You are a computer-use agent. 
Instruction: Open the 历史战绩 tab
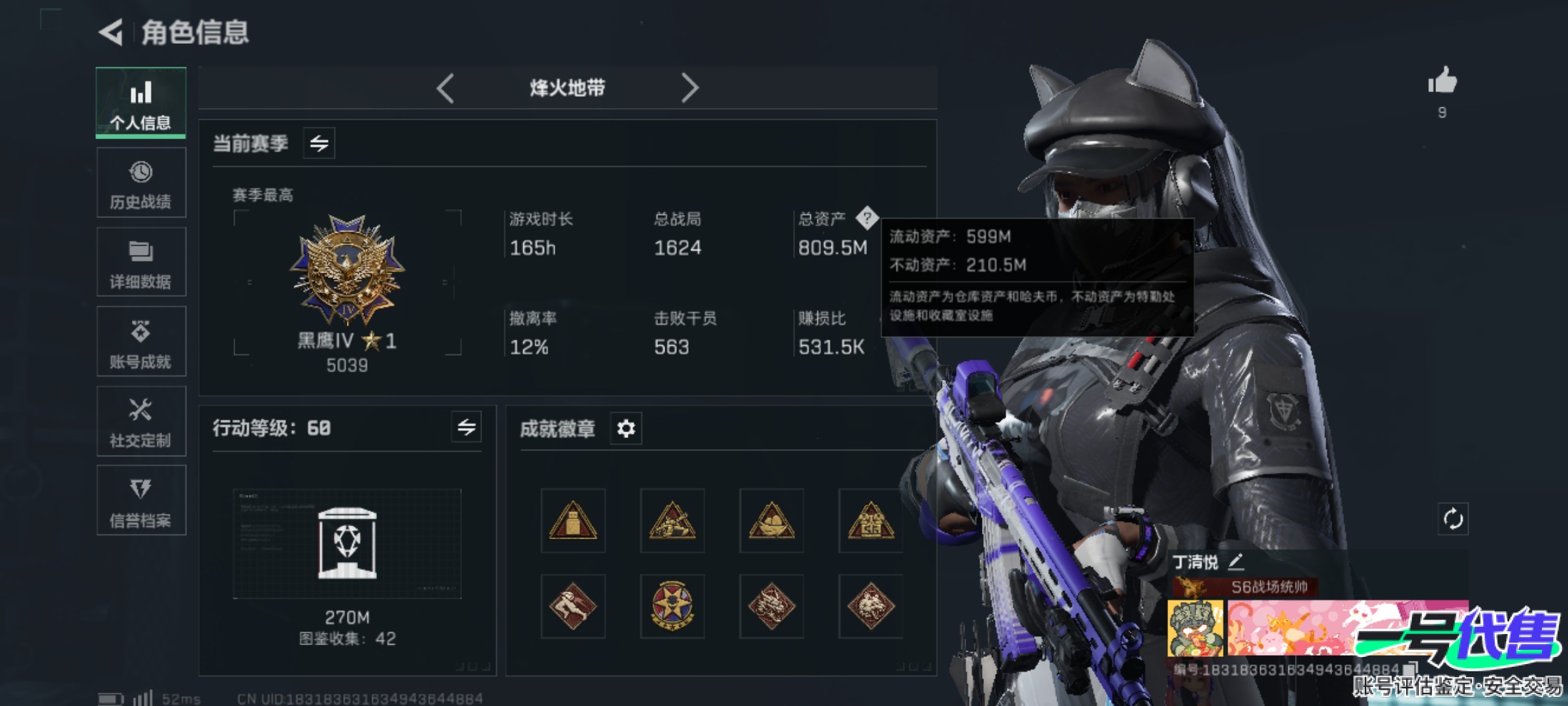coord(141,183)
